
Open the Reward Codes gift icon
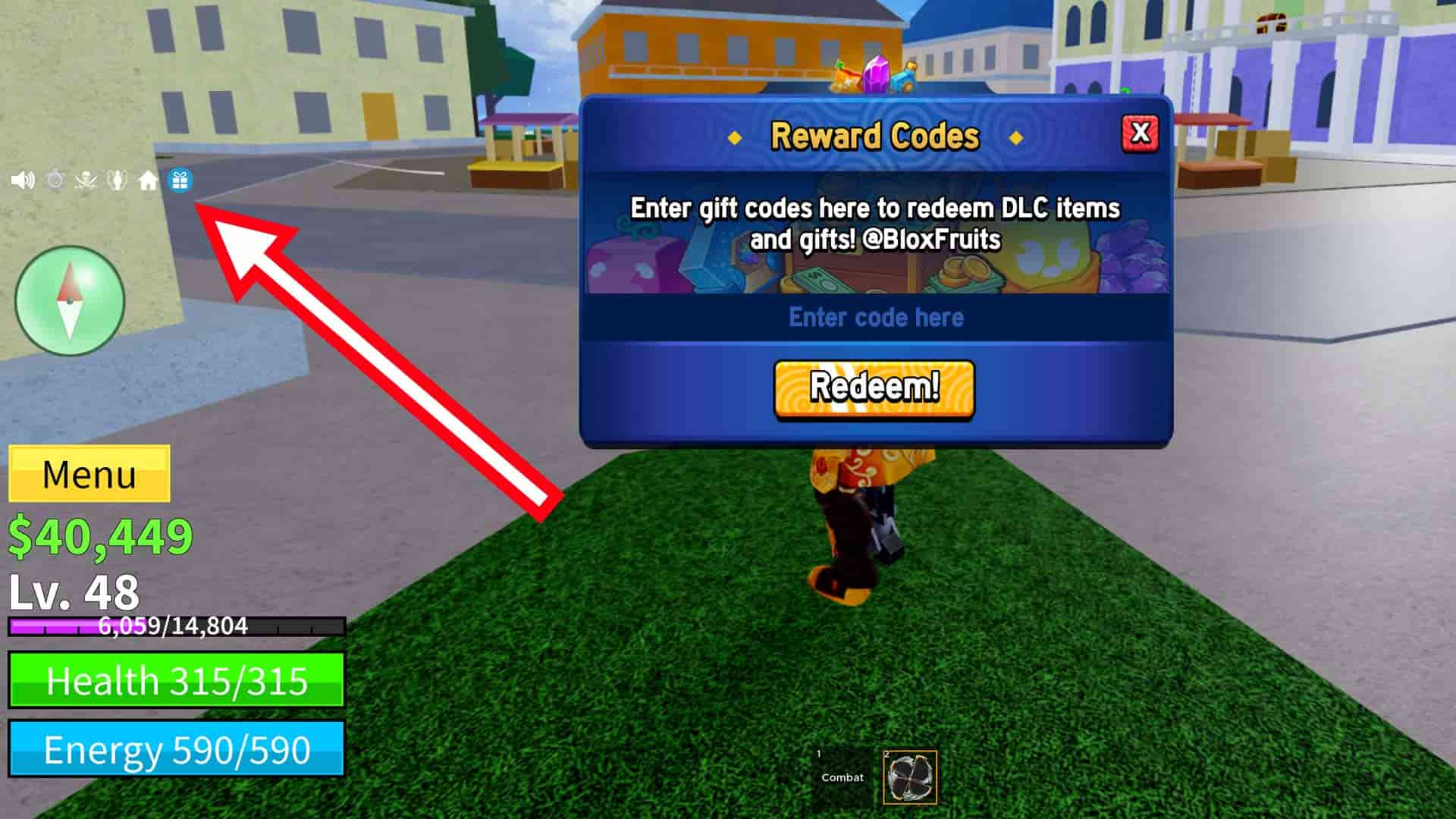180,181
